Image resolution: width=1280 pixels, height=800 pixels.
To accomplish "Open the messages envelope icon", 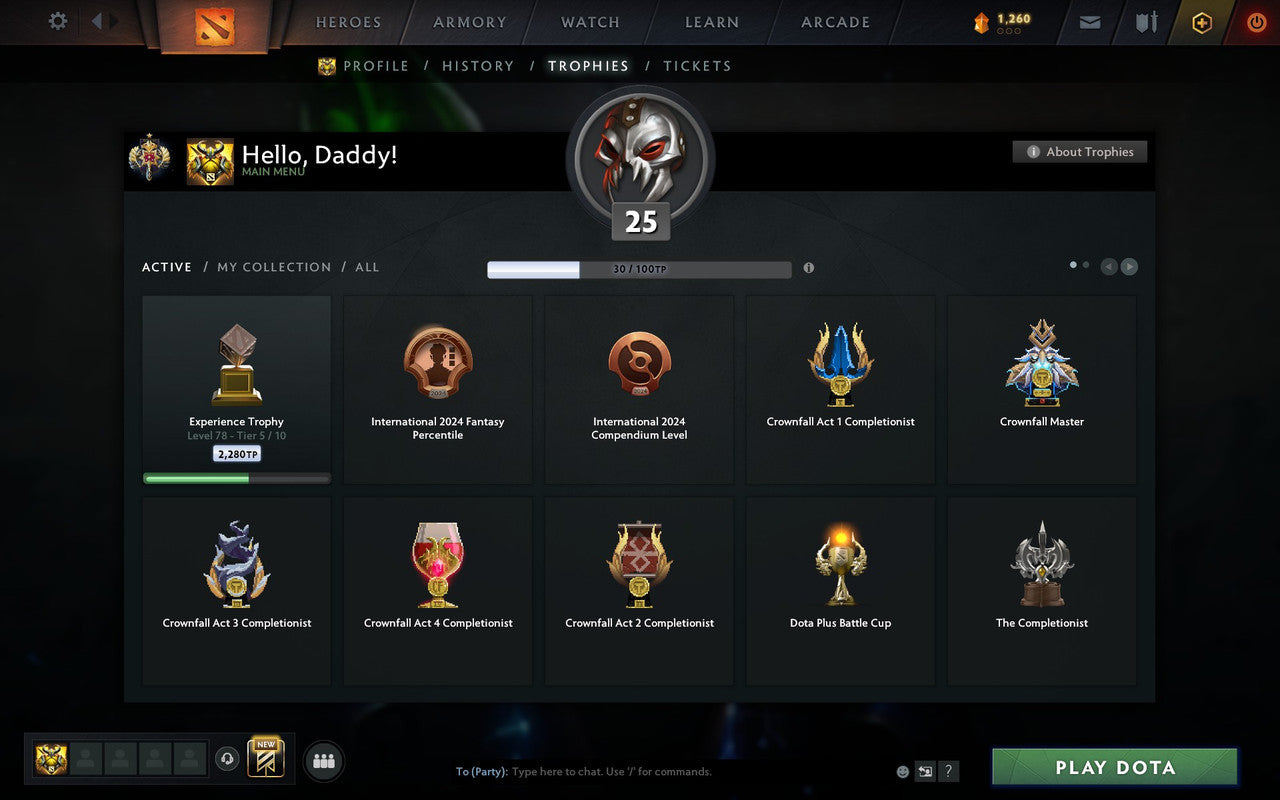I will coord(1089,22).
